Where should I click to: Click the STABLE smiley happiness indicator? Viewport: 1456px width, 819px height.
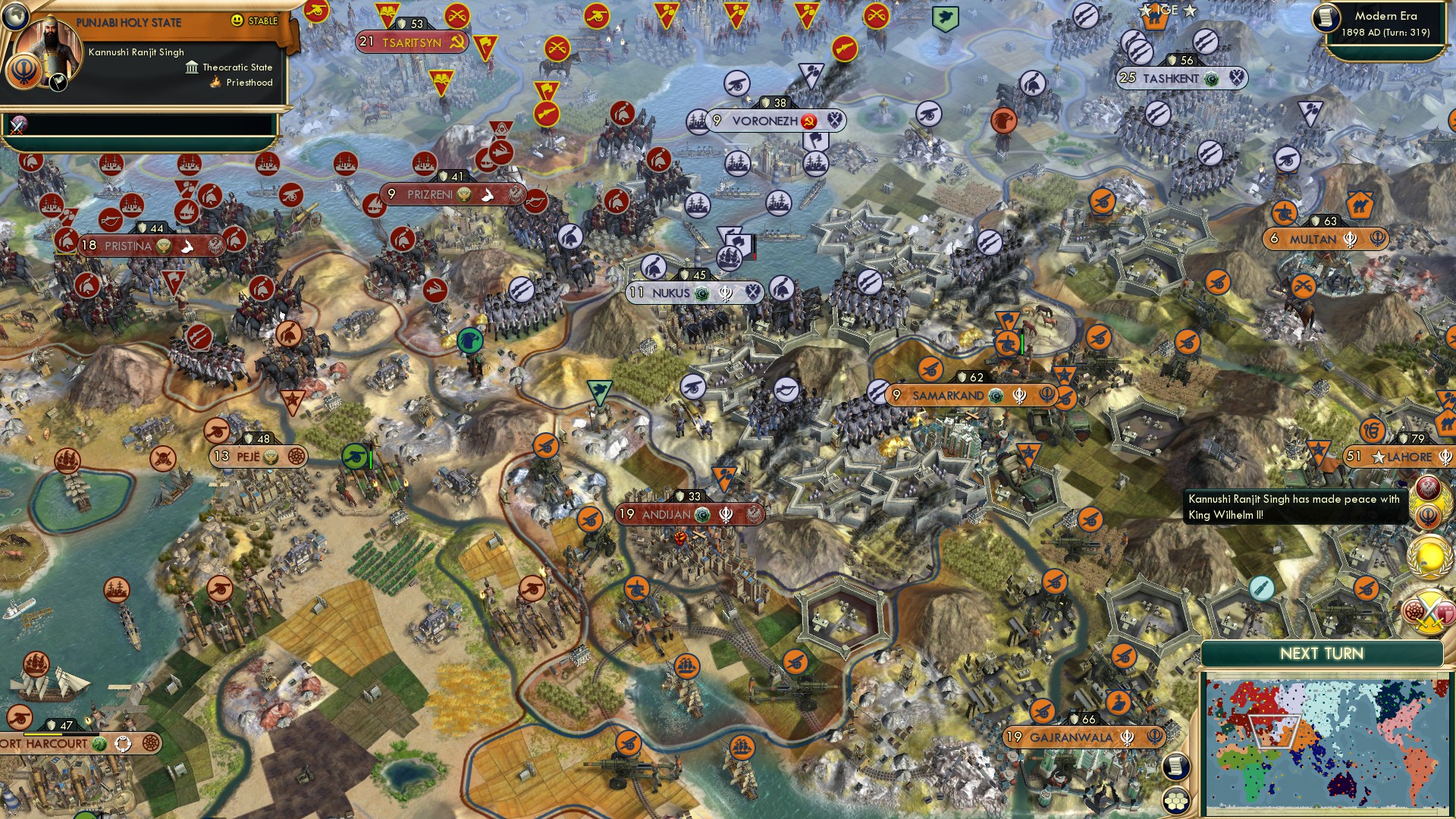point(237,21)
